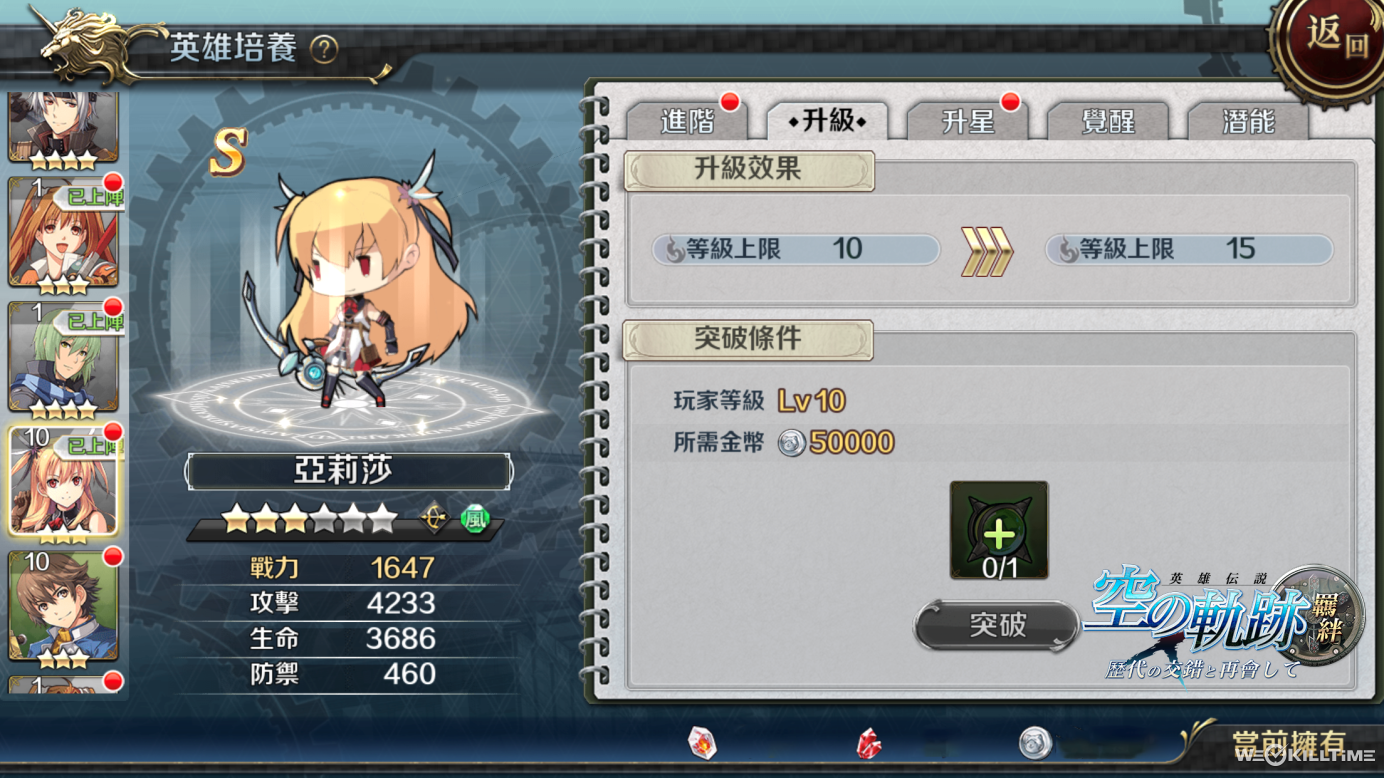1384x778 pixels.
Task: Select the 升級 tab
Action: click(828, 121)
